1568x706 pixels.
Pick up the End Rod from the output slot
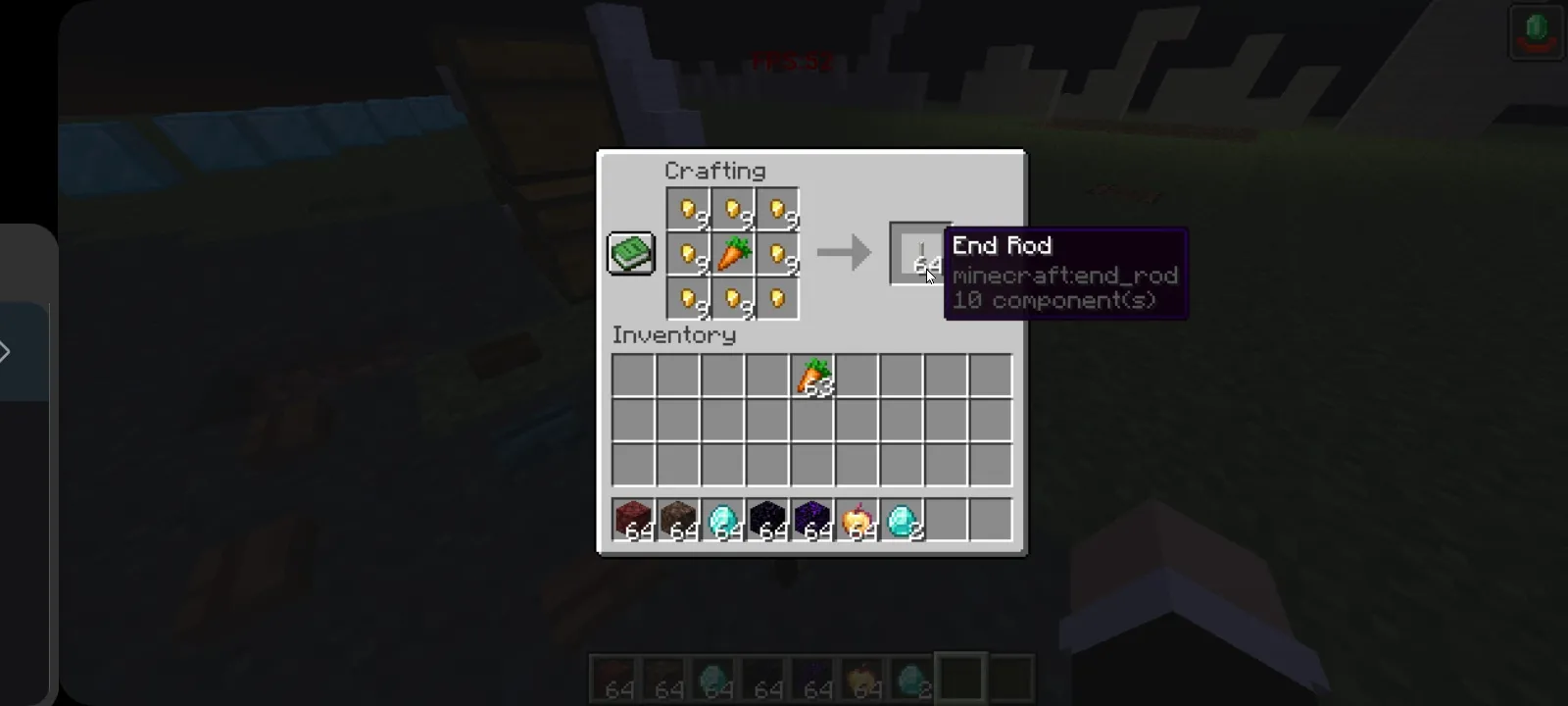[x=919, y=253]
